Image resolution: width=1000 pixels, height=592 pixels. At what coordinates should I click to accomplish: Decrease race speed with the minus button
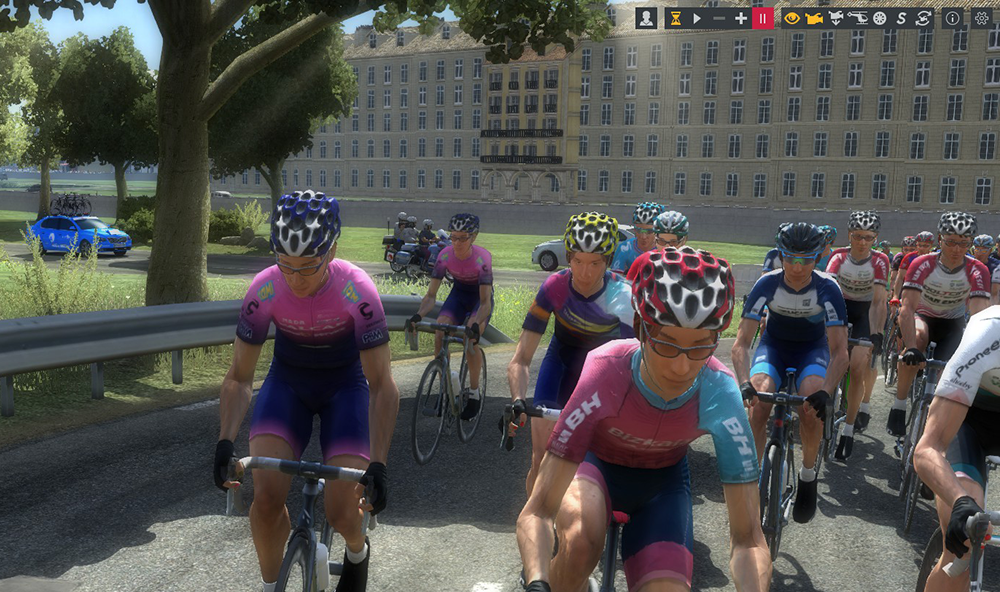[719, 18]
